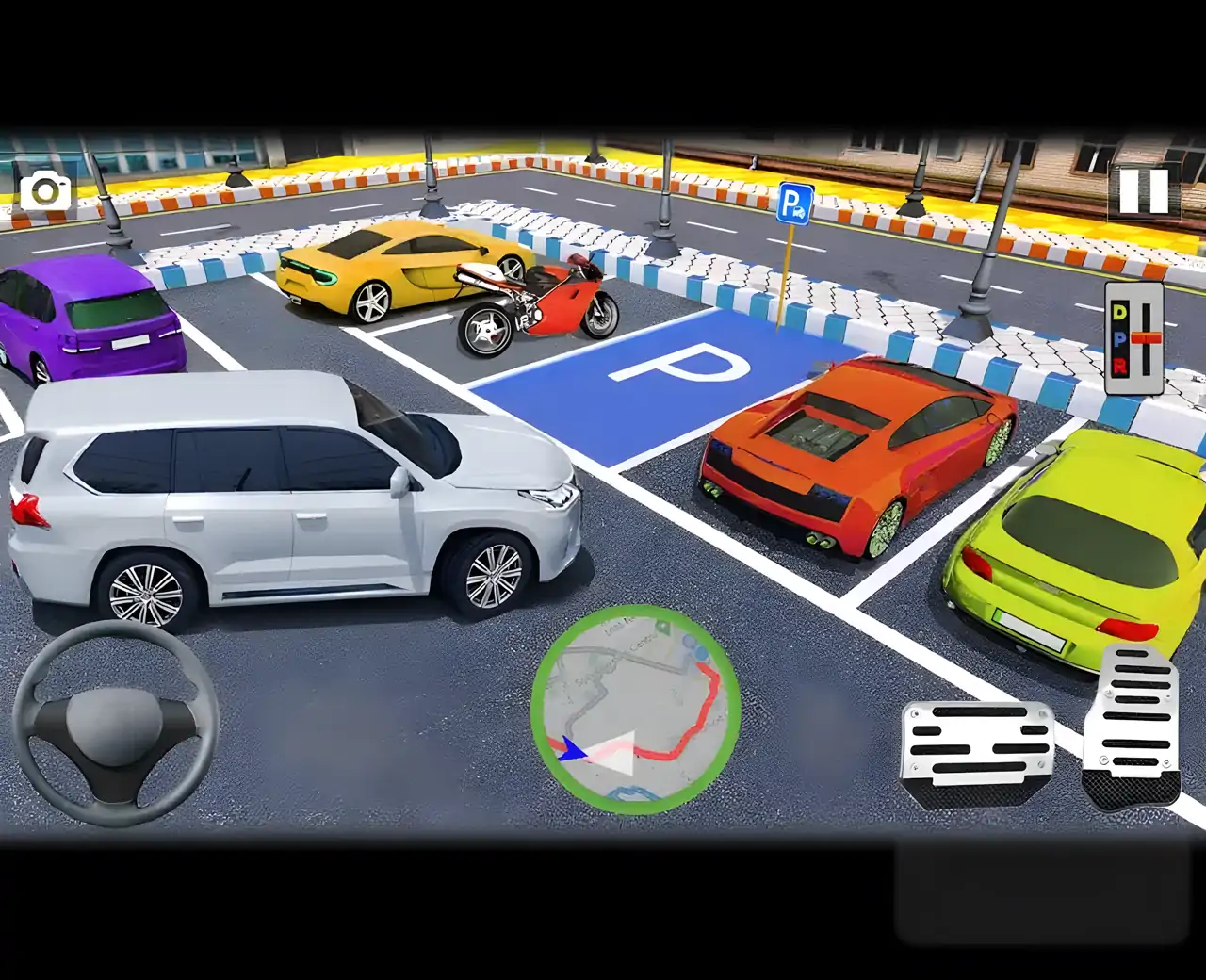Engage Park by selecting P
Image resolution: width=1206 pixels, height=980 pixels.
click(x=1119, y=338)
